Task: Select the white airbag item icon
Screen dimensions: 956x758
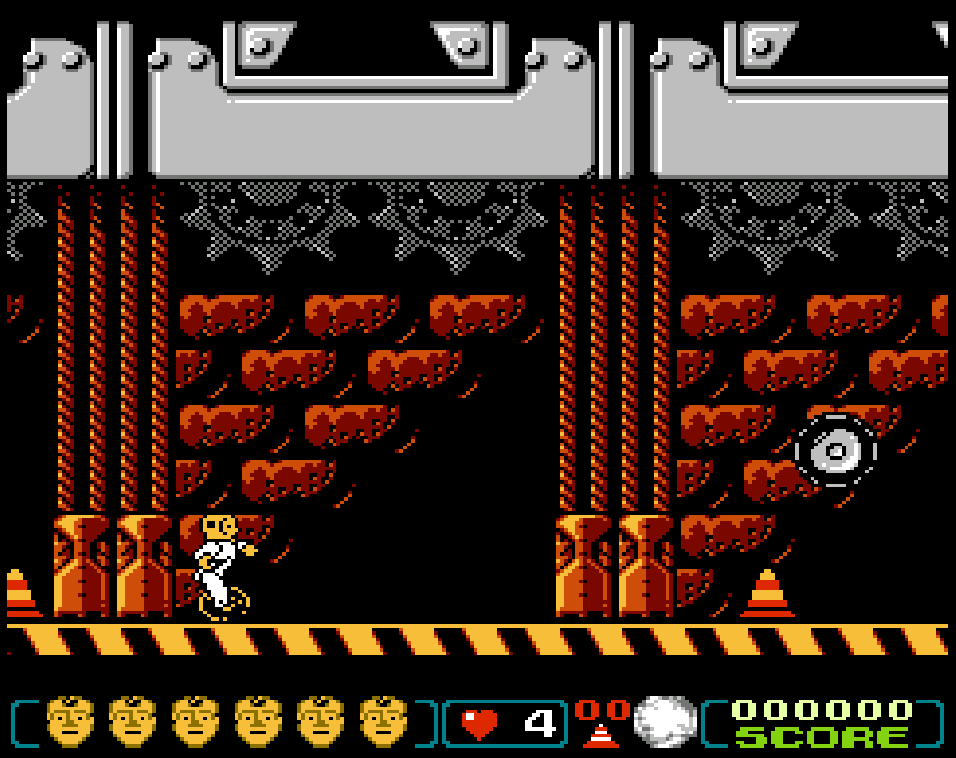Action: pos(664,722)
